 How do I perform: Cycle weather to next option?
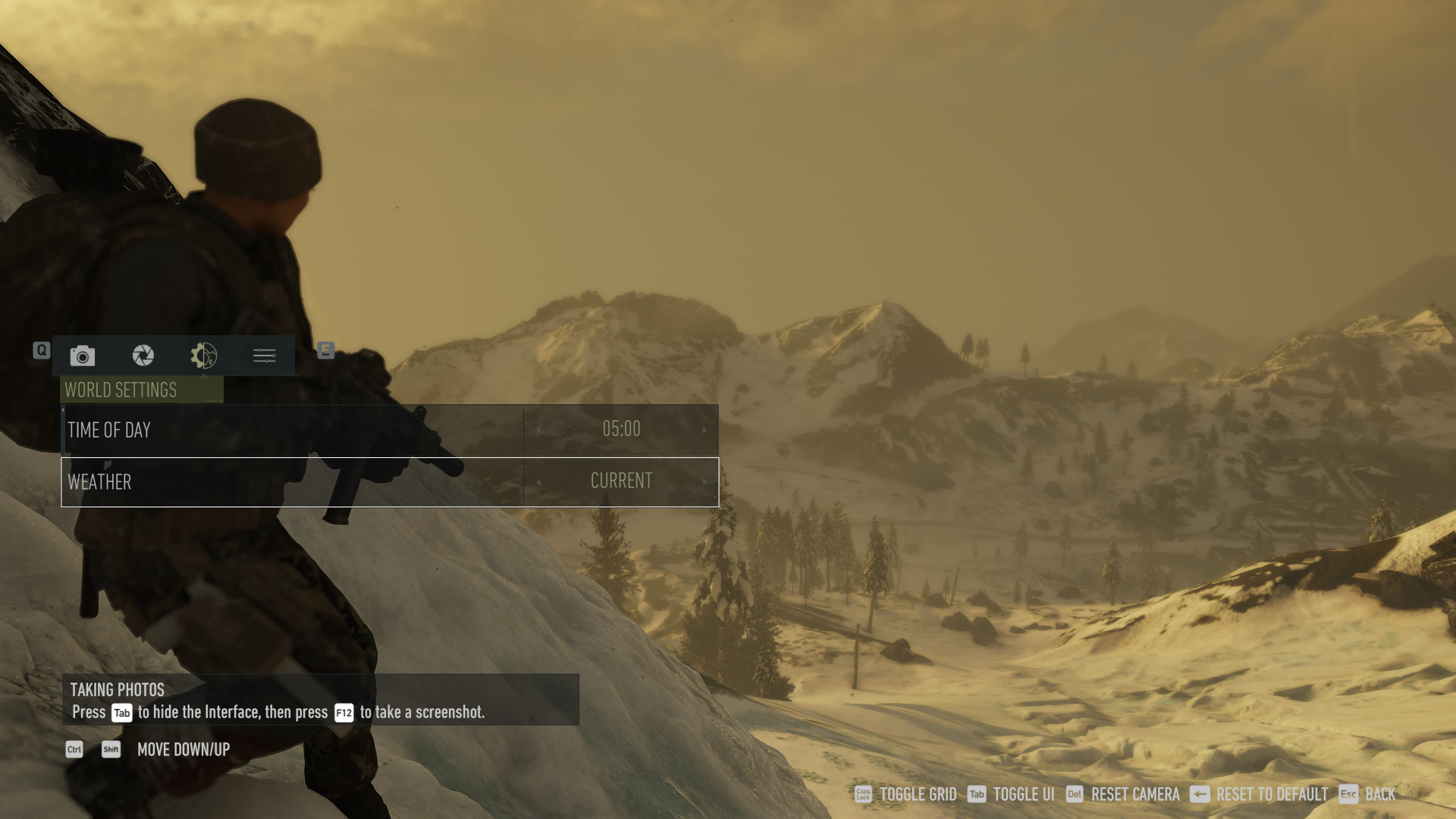(704, 482)
